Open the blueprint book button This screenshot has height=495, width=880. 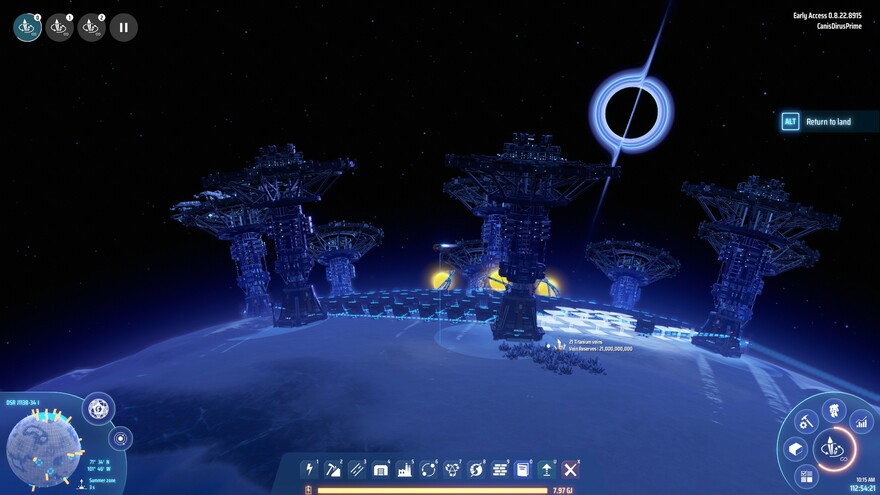[x=523, y=469]
